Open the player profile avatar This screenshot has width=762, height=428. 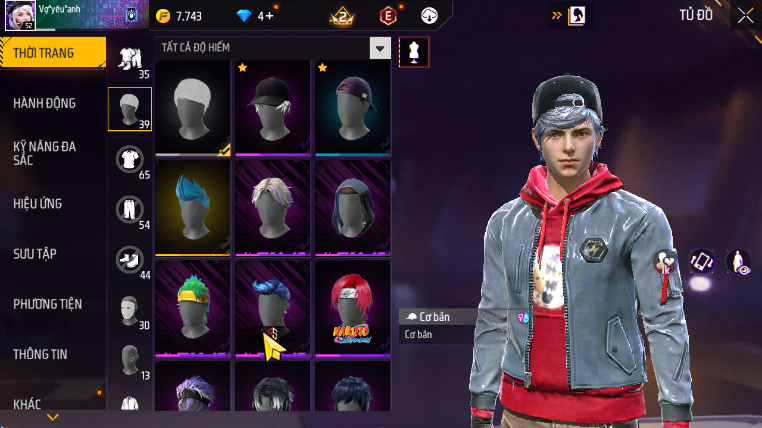point(19,15)
